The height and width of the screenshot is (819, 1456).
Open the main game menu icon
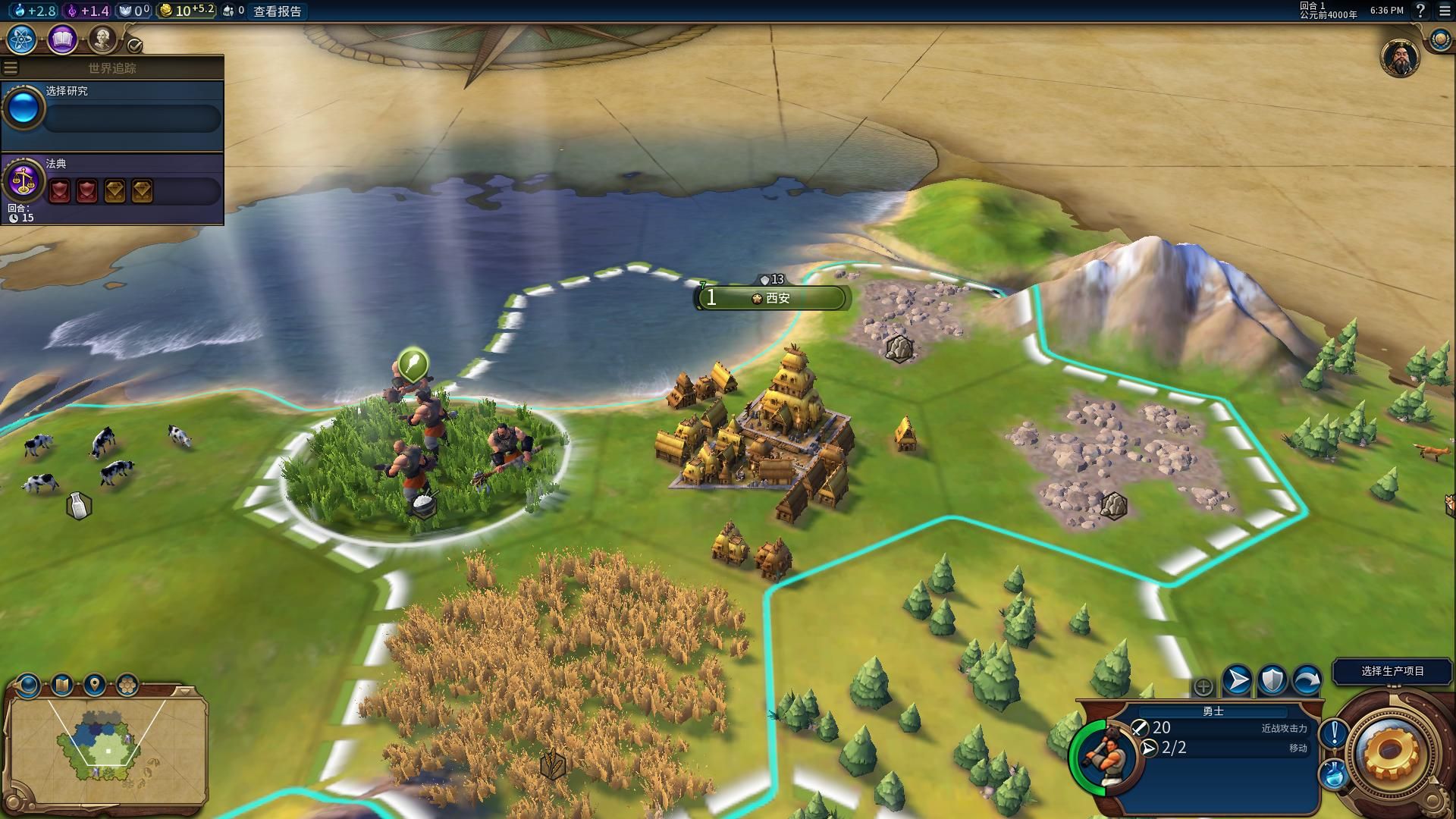point(1444,11)
